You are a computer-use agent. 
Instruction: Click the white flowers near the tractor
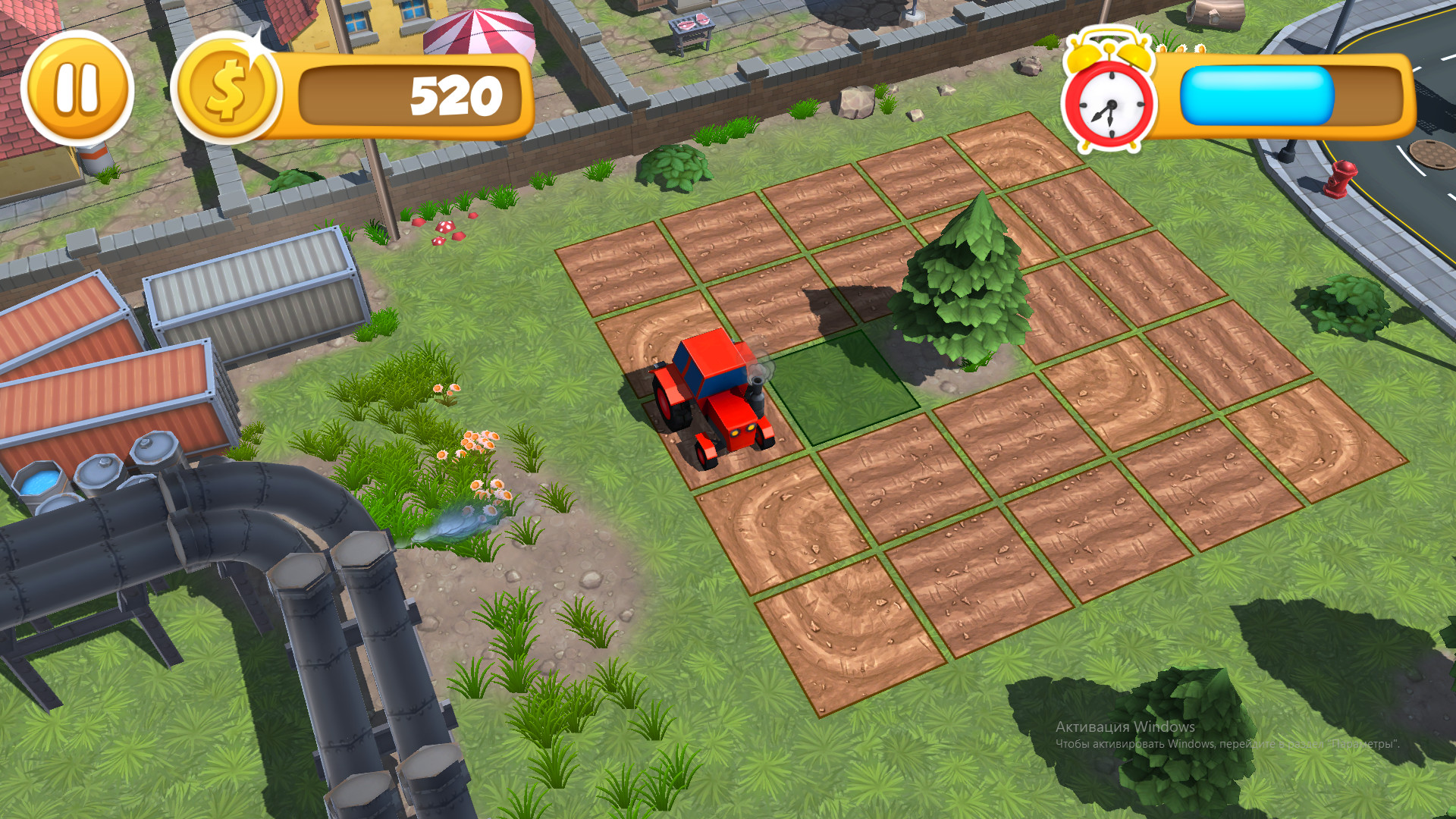click(x=474, y=444)
